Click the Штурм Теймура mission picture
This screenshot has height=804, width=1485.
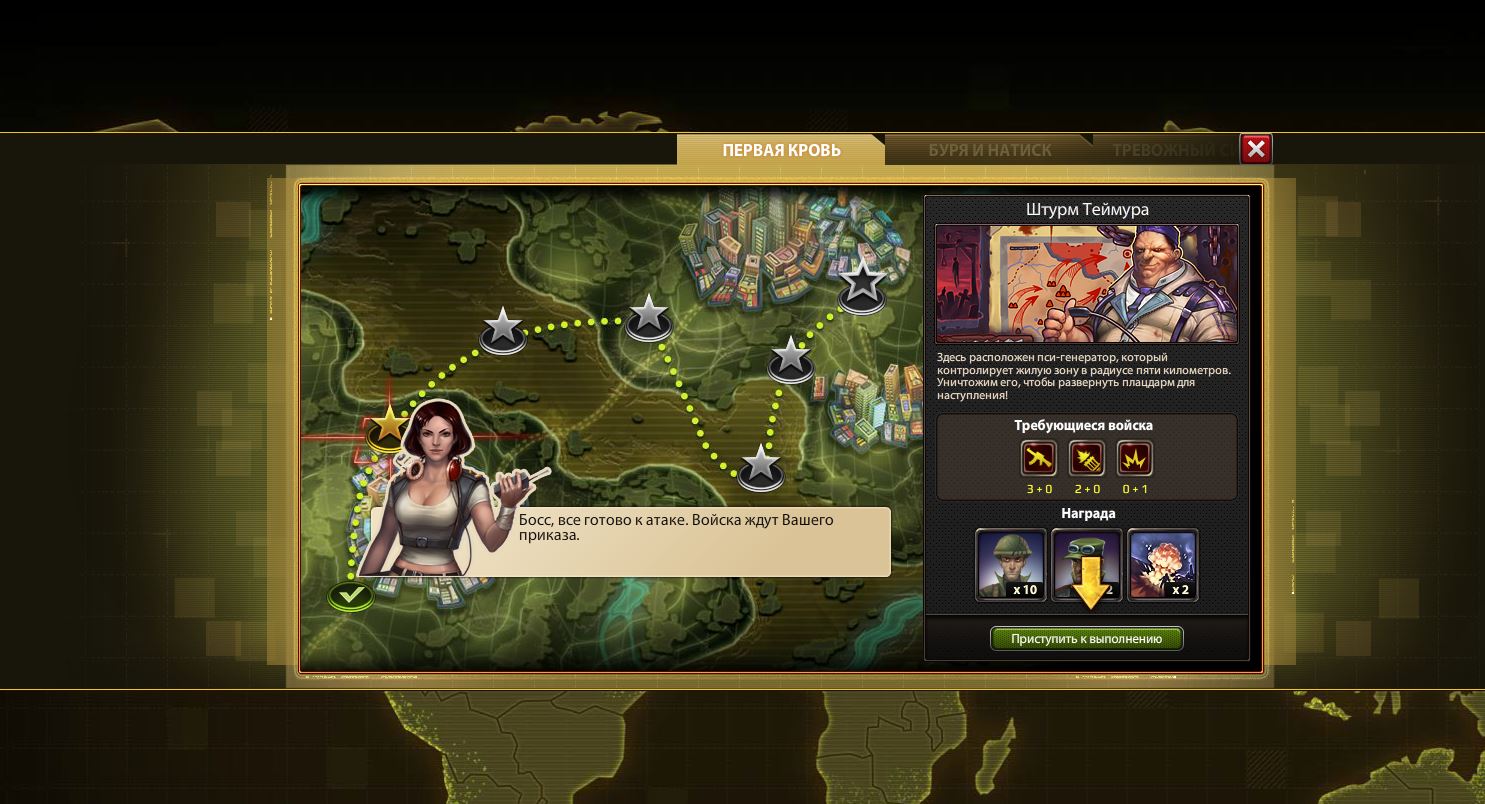(1086, 284)
